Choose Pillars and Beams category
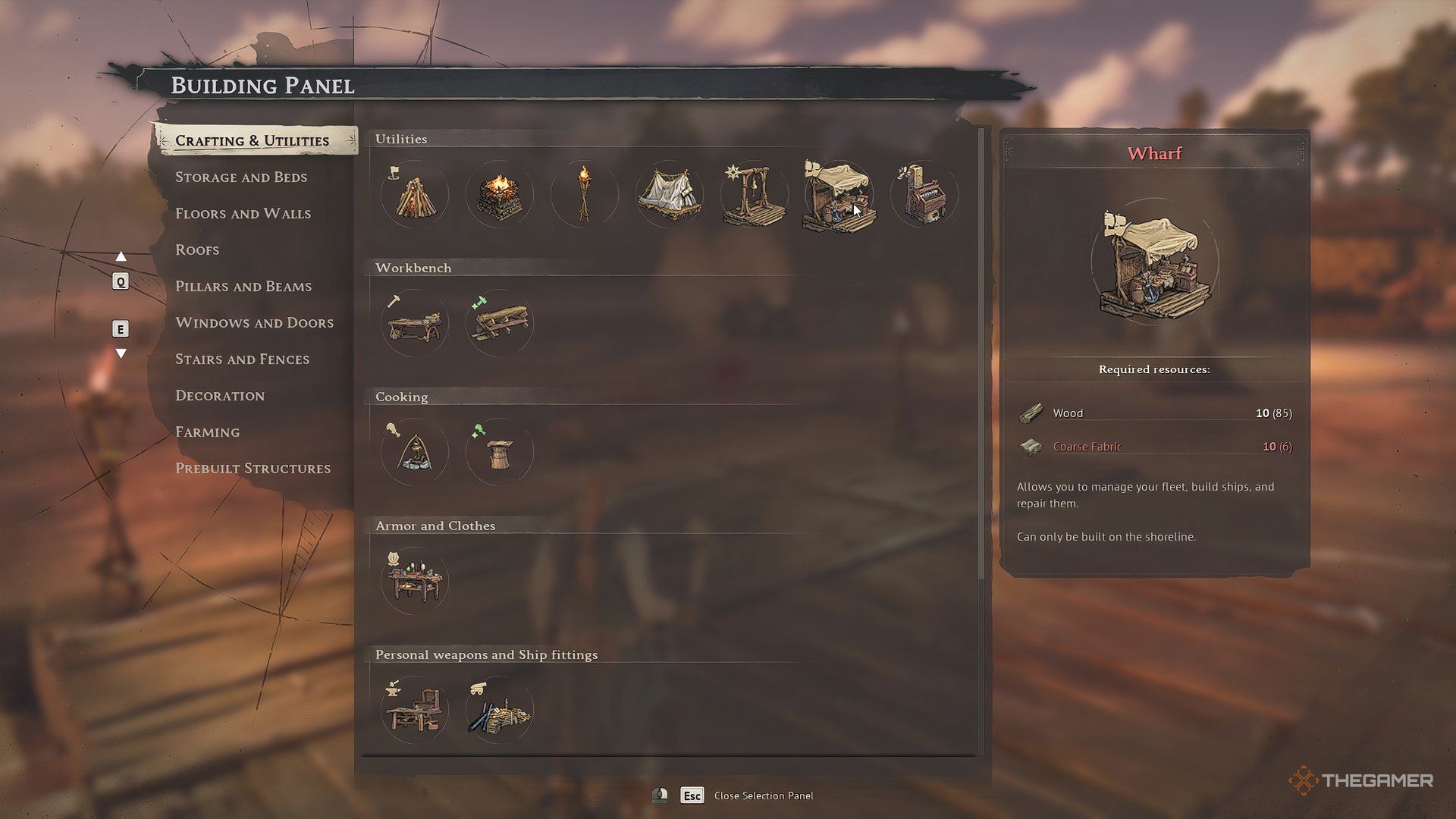Screen dimensions: 1456x819 [x=243, y=287]
